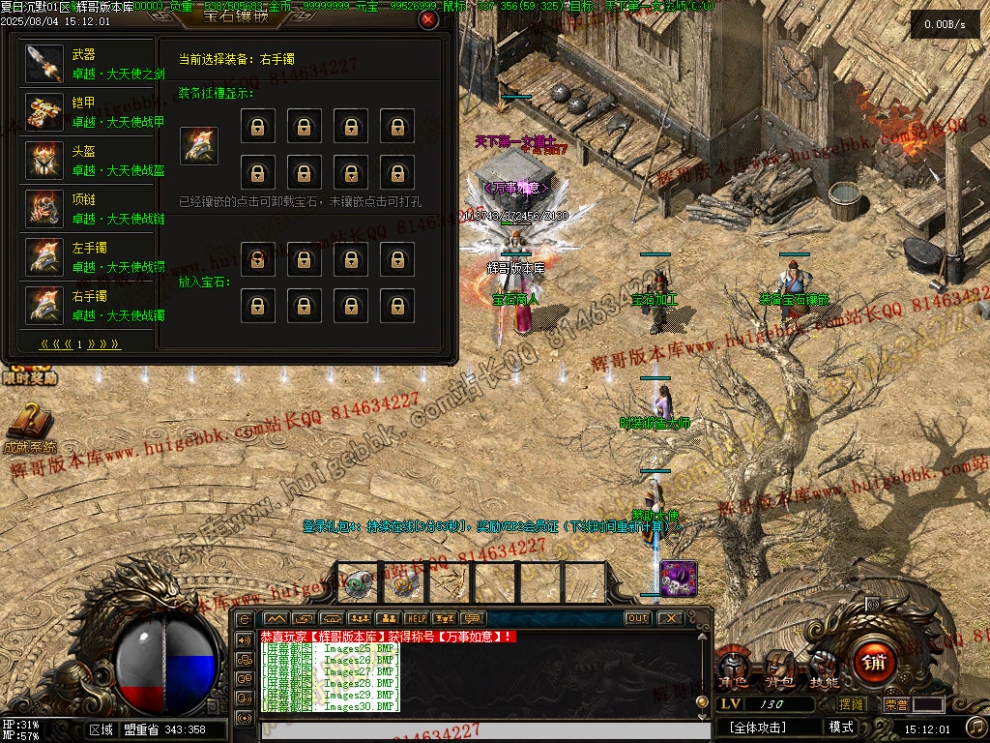This screenshot has height=743, width=990.
Task: Choose the 右手镯 right bracelet row
Action: [x=88, y=306]
